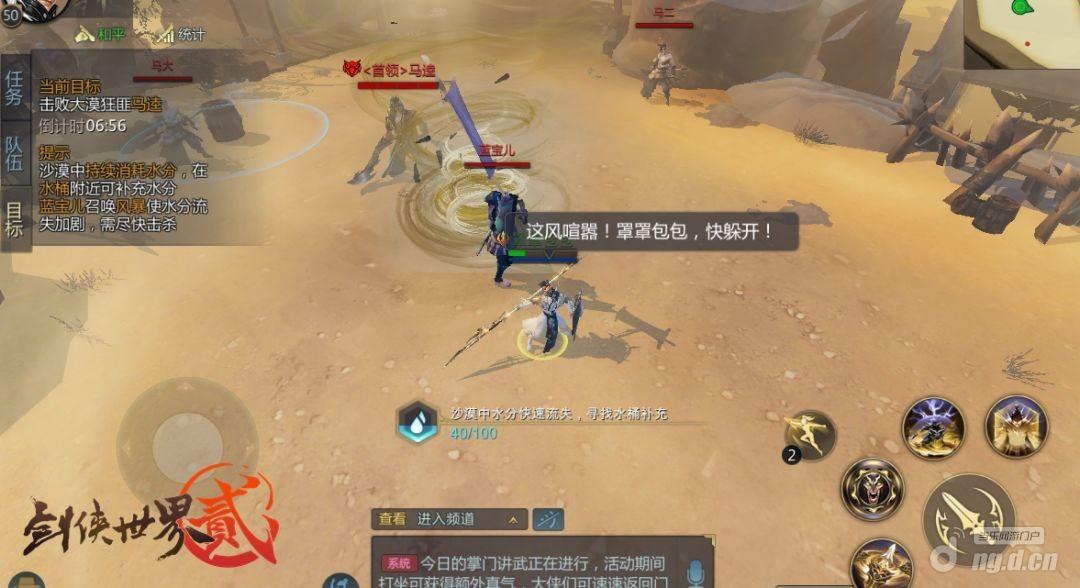Switch to the 队伍 (Team) tab
Viewport: 1080px width, 588px height.
[x=14, y=155]
